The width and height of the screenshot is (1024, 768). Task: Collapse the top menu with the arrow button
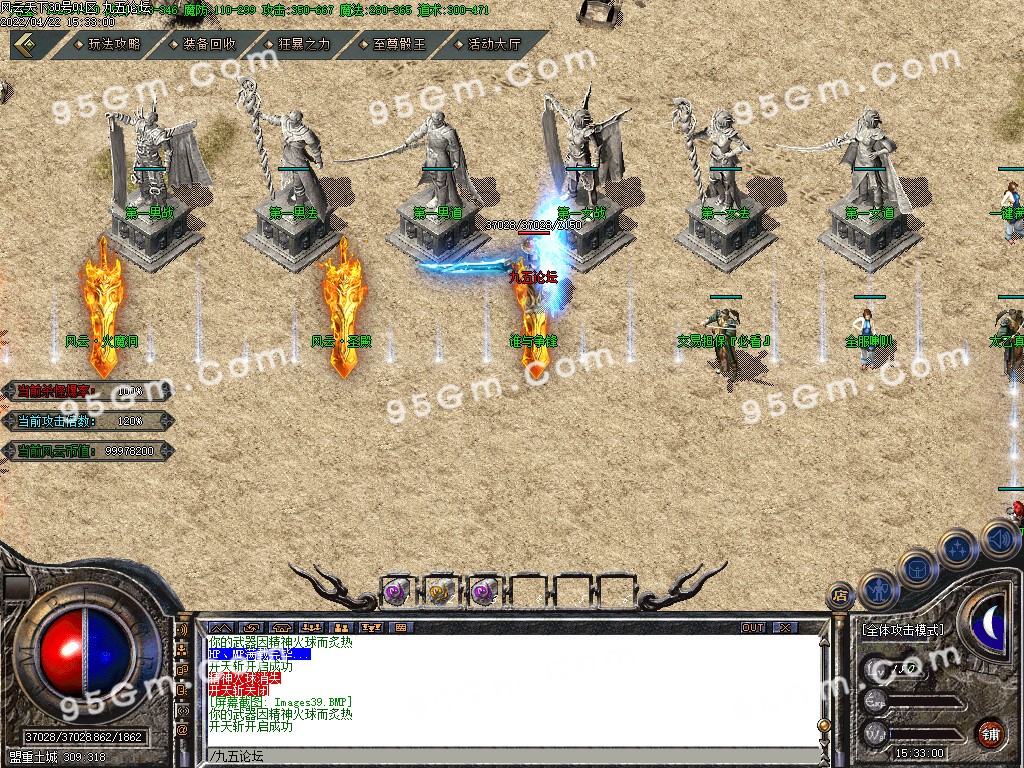pos(26,44)
